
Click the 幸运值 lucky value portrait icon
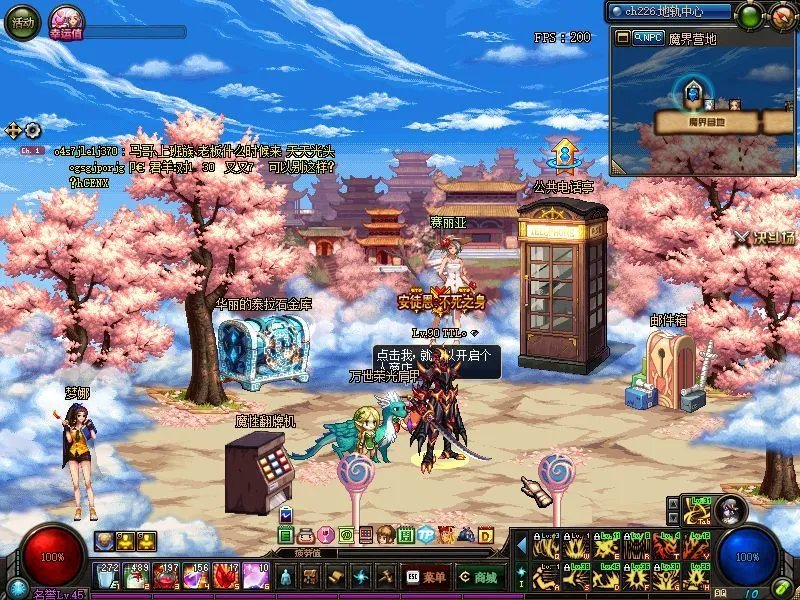tap(69, 22)
